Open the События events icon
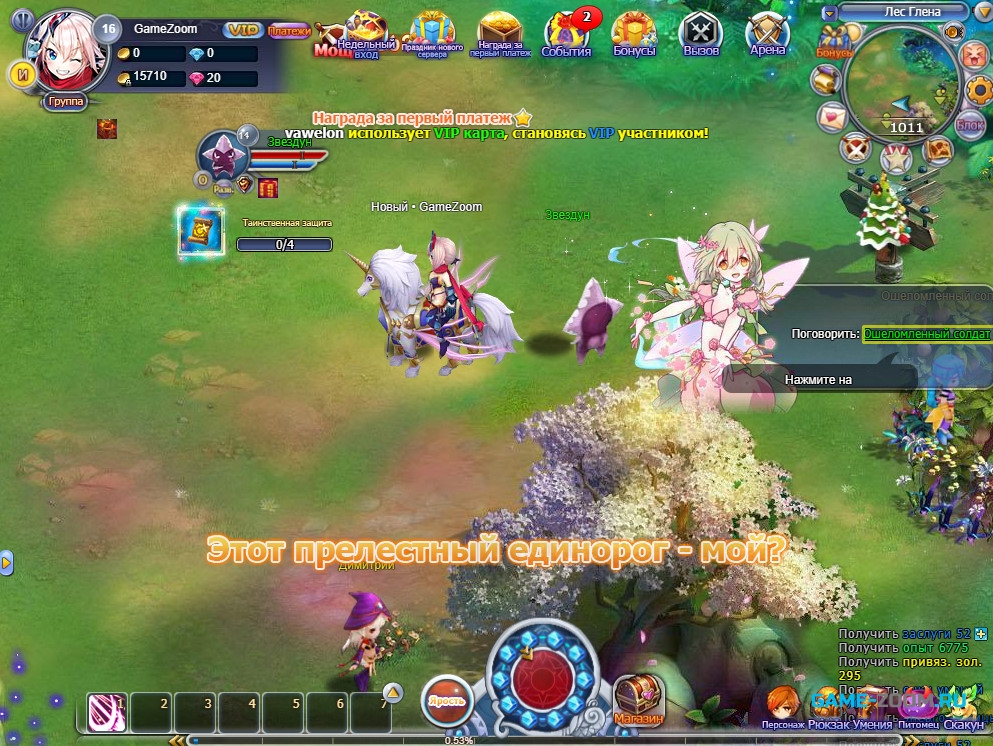The width and height of the screenshot is (993, 746). (x=567, y=34)
